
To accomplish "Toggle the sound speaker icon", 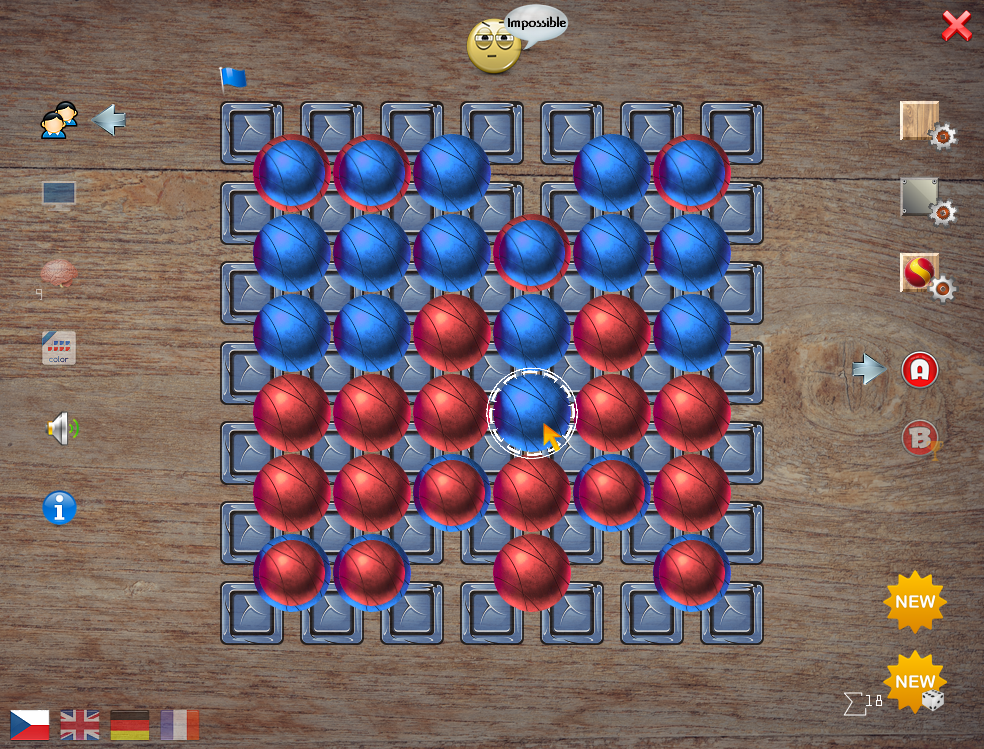I will [61, 429].
